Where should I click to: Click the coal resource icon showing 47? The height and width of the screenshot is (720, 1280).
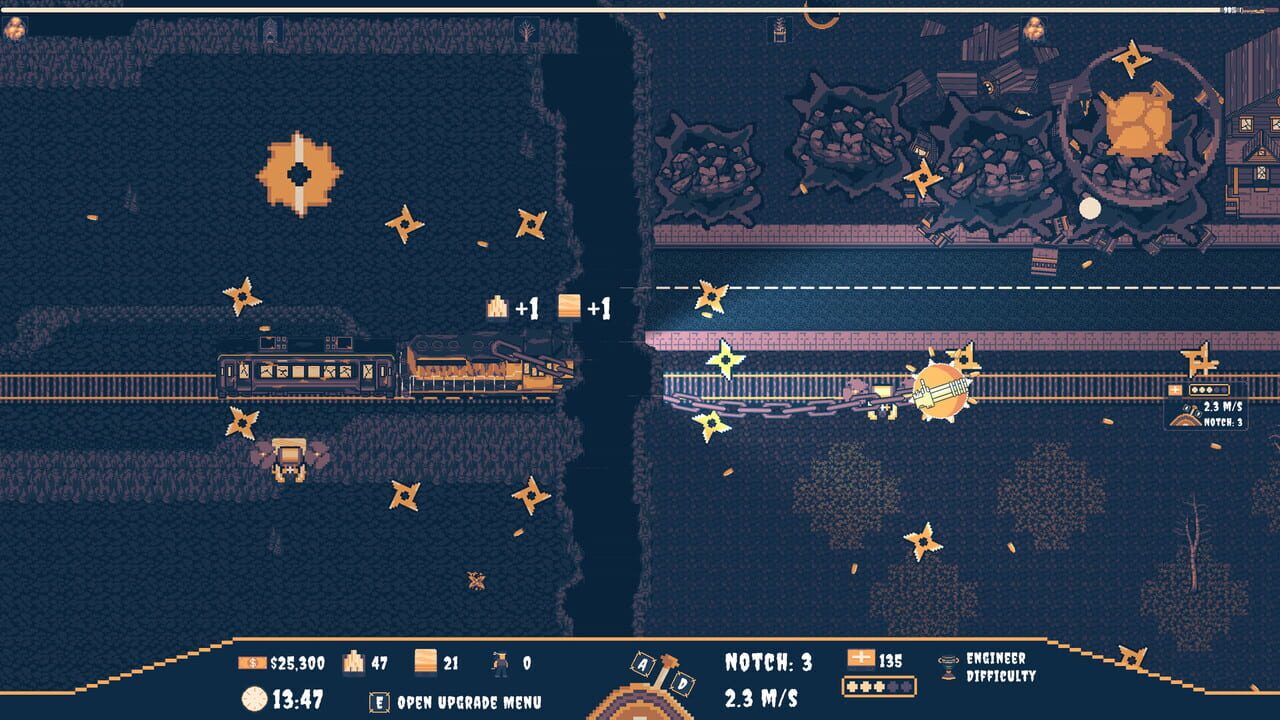353,663
